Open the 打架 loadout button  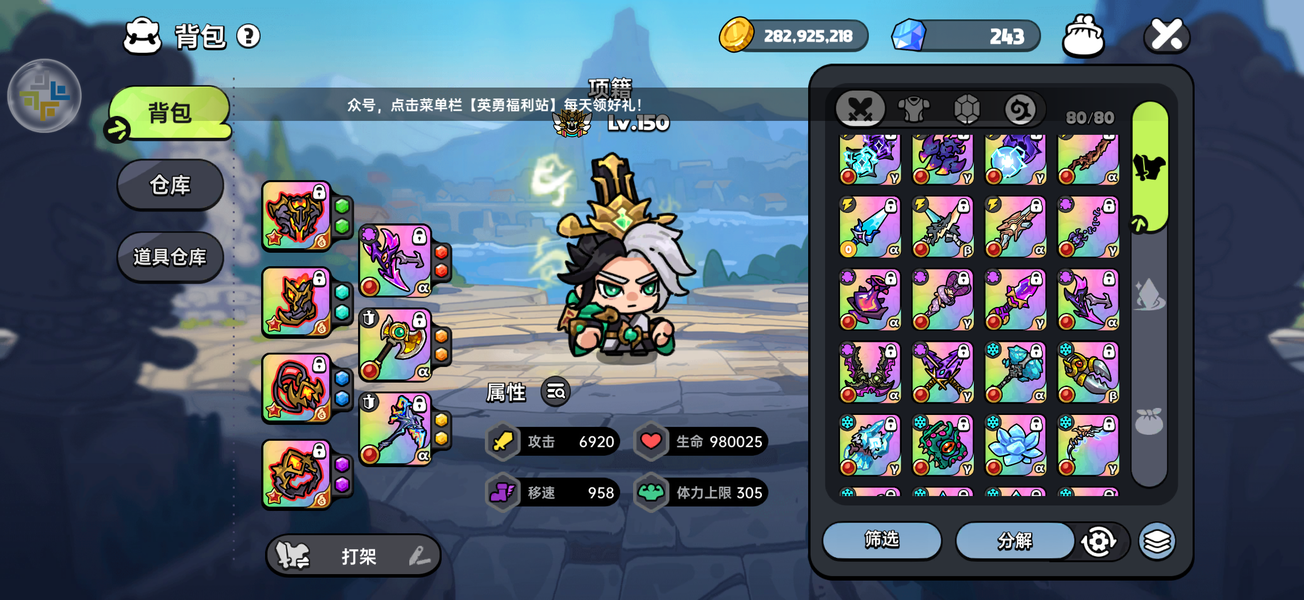pos(353,556)
